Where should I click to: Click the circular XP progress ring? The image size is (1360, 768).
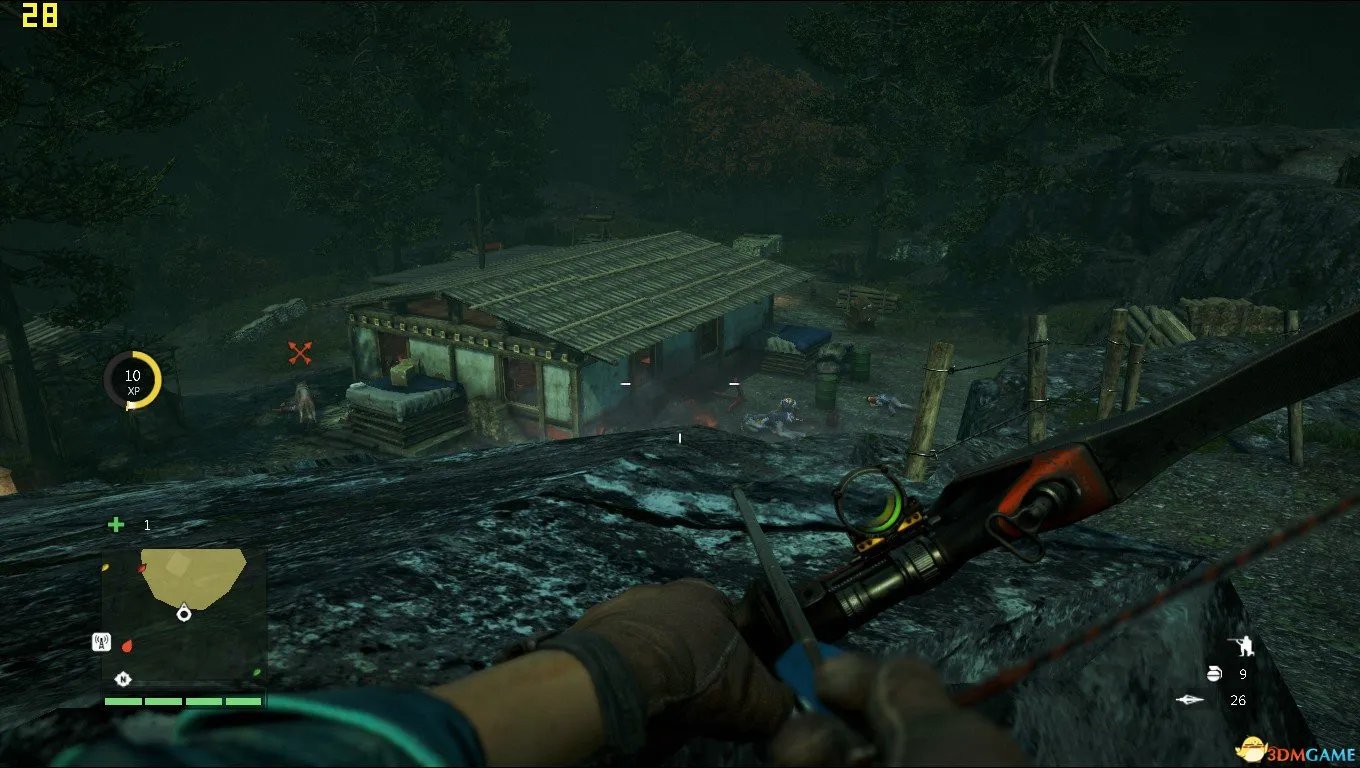click(x=133, y=380)
